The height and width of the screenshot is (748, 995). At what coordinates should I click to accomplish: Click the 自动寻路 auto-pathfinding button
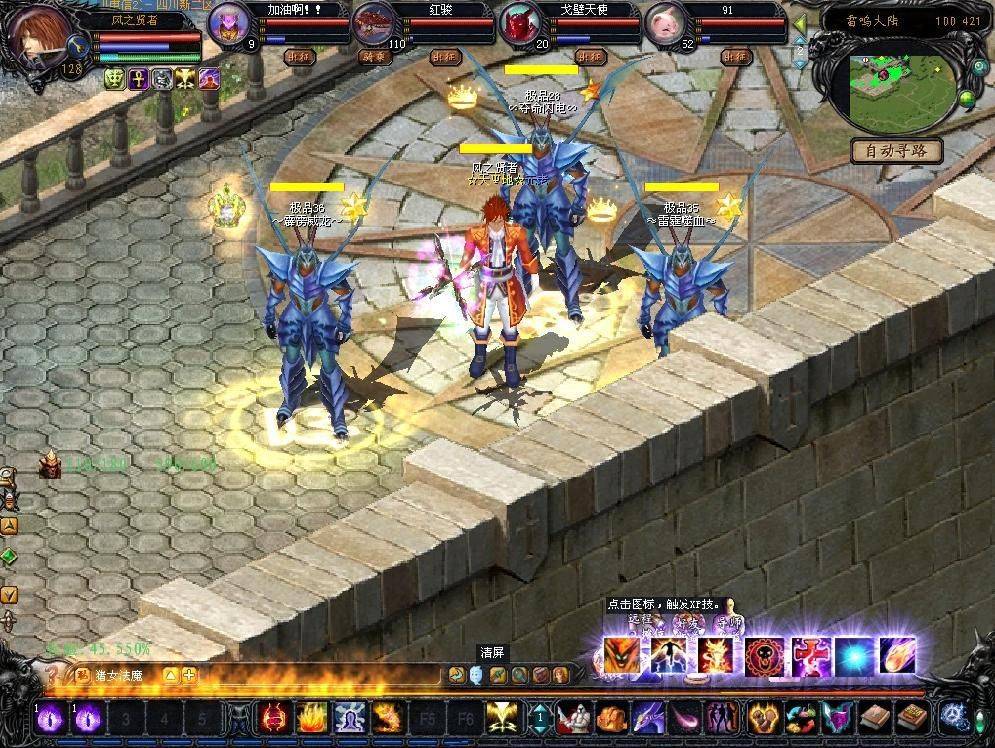[x=897, y=151]
